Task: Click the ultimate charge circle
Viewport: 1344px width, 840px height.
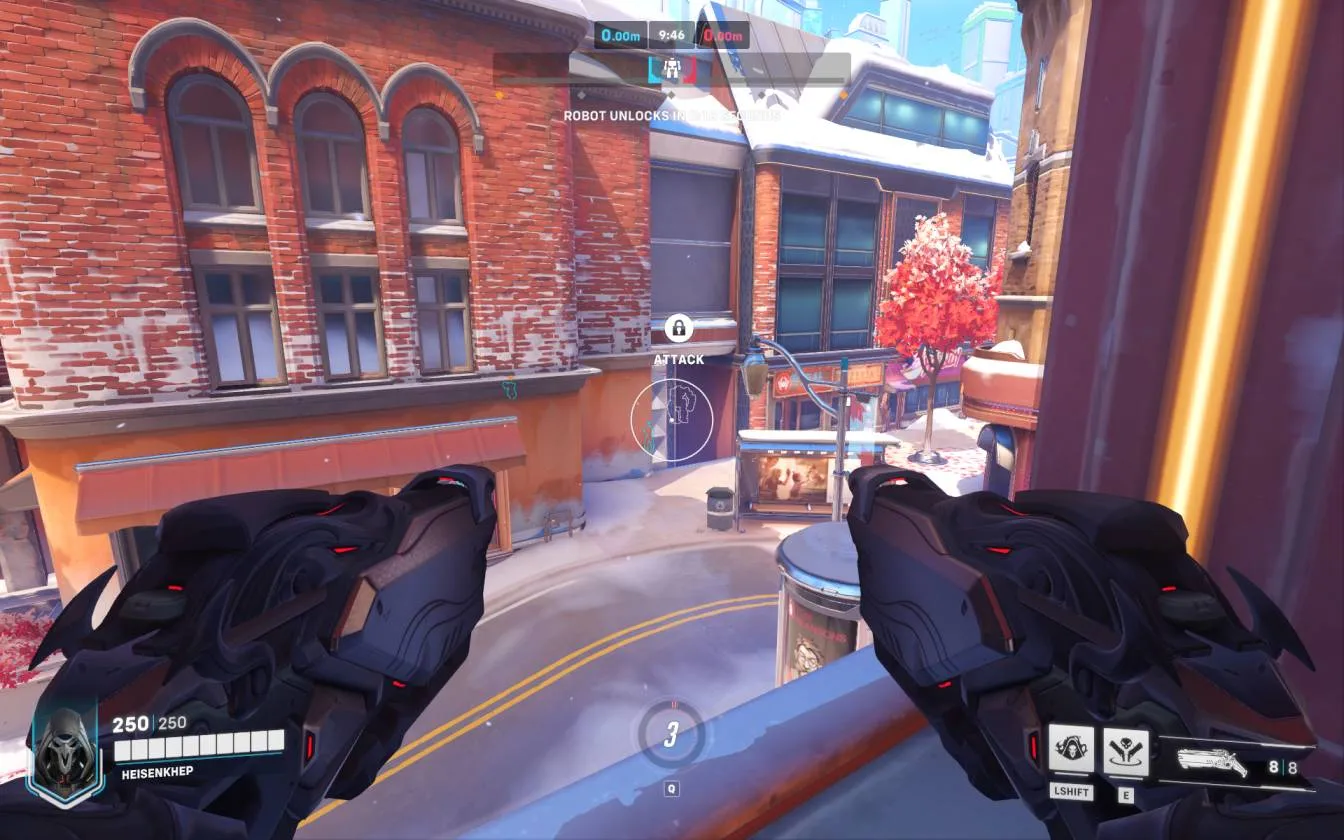Action: [x=671, y=735]
